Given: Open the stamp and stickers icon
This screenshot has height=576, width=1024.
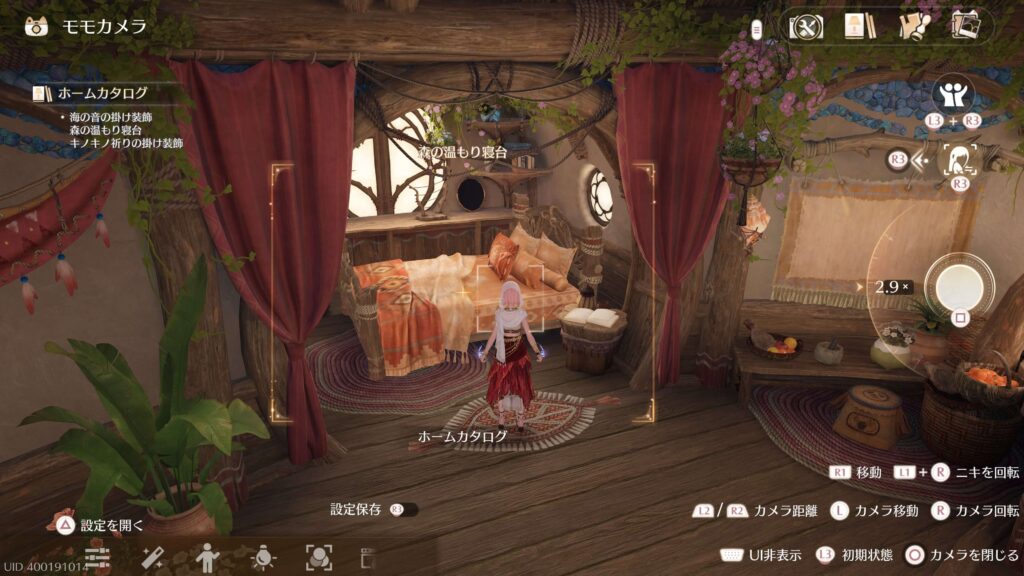Looking at the screenshot, I should point(912,26).
